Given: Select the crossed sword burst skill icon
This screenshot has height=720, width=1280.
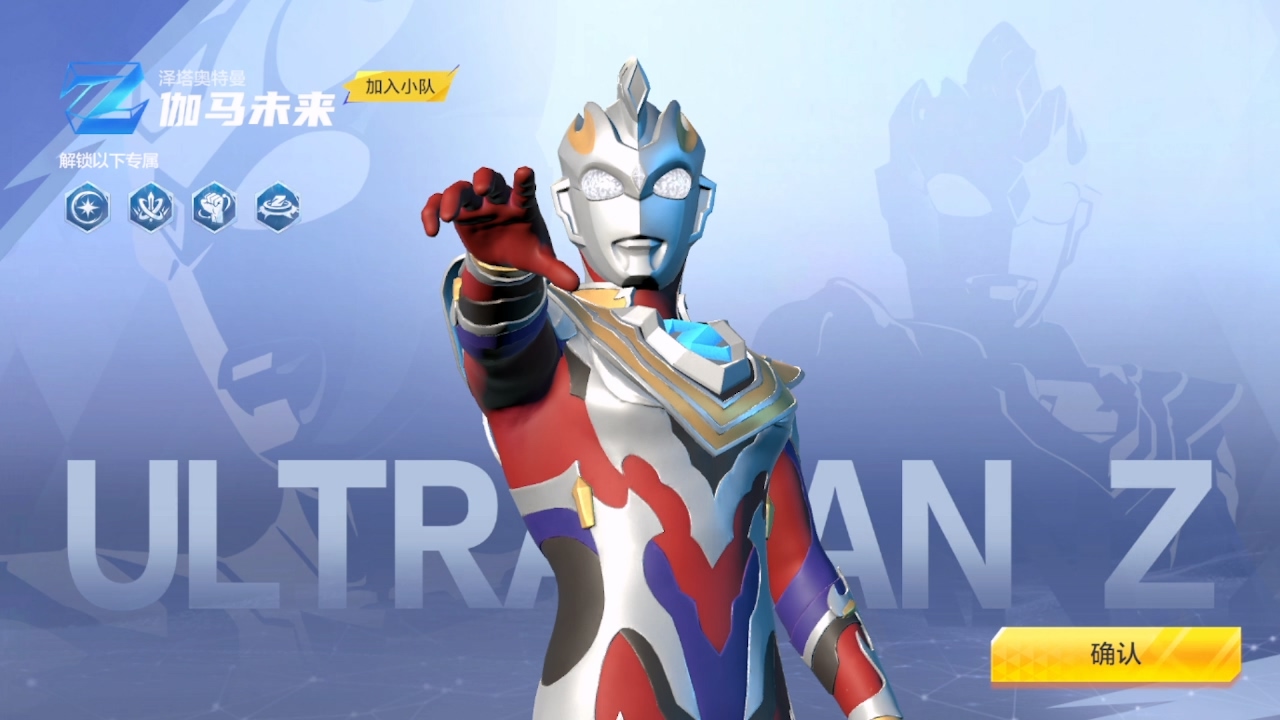Looking at the screenshot, I should tap(151, 207).
